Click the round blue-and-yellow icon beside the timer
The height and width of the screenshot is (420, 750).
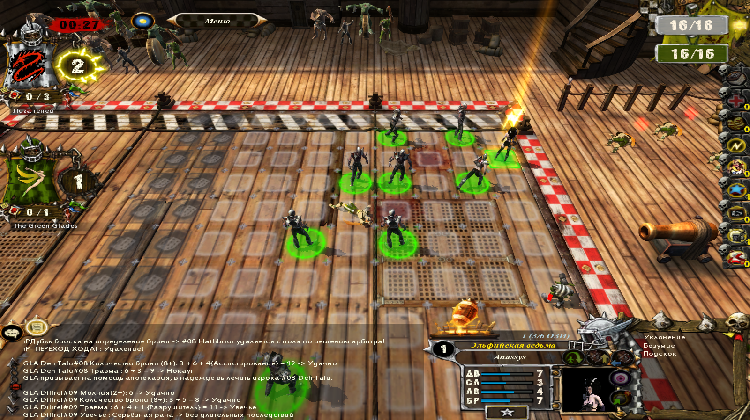pos(144,19)
